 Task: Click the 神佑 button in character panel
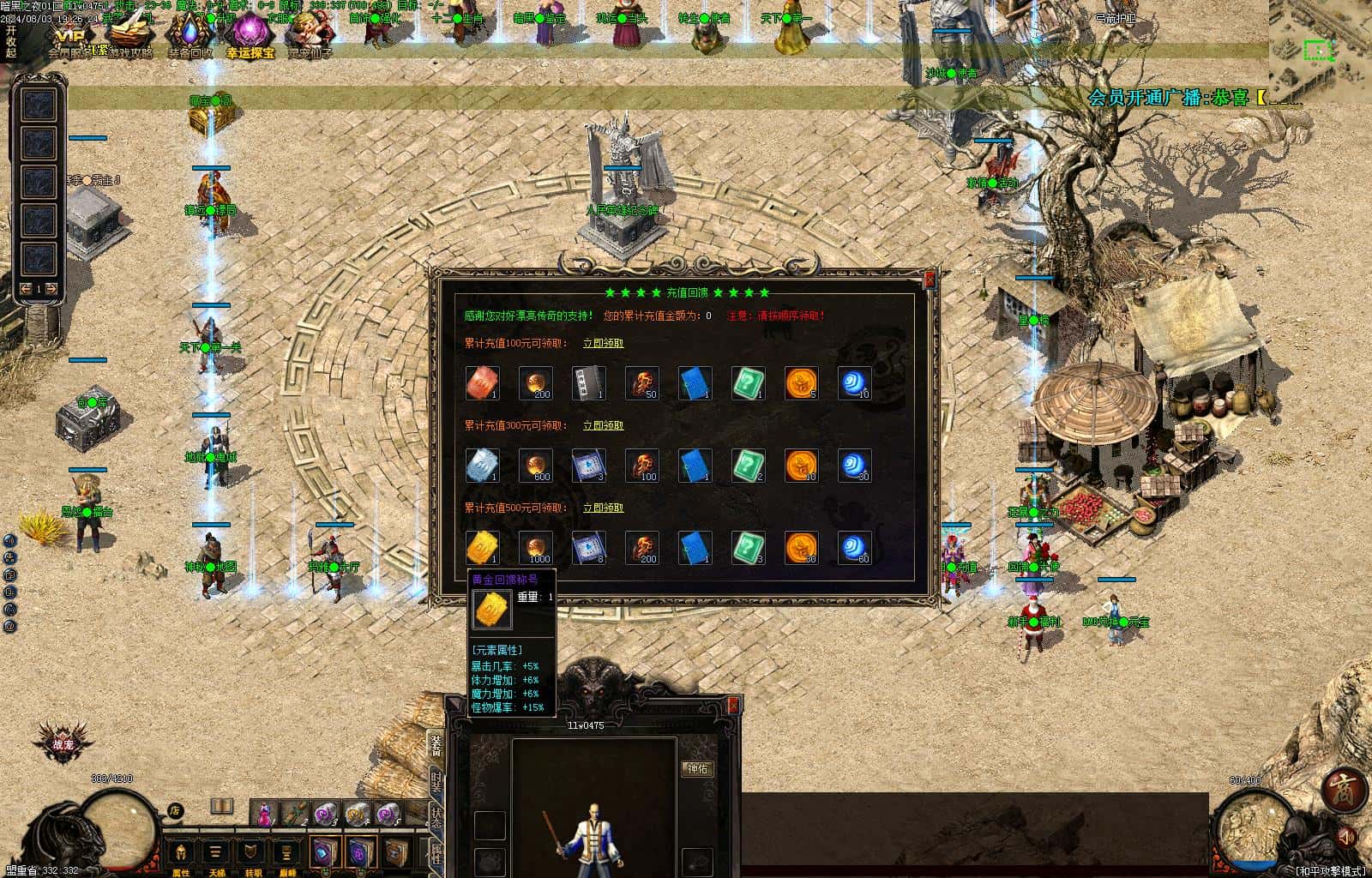[x=697, y=769]
